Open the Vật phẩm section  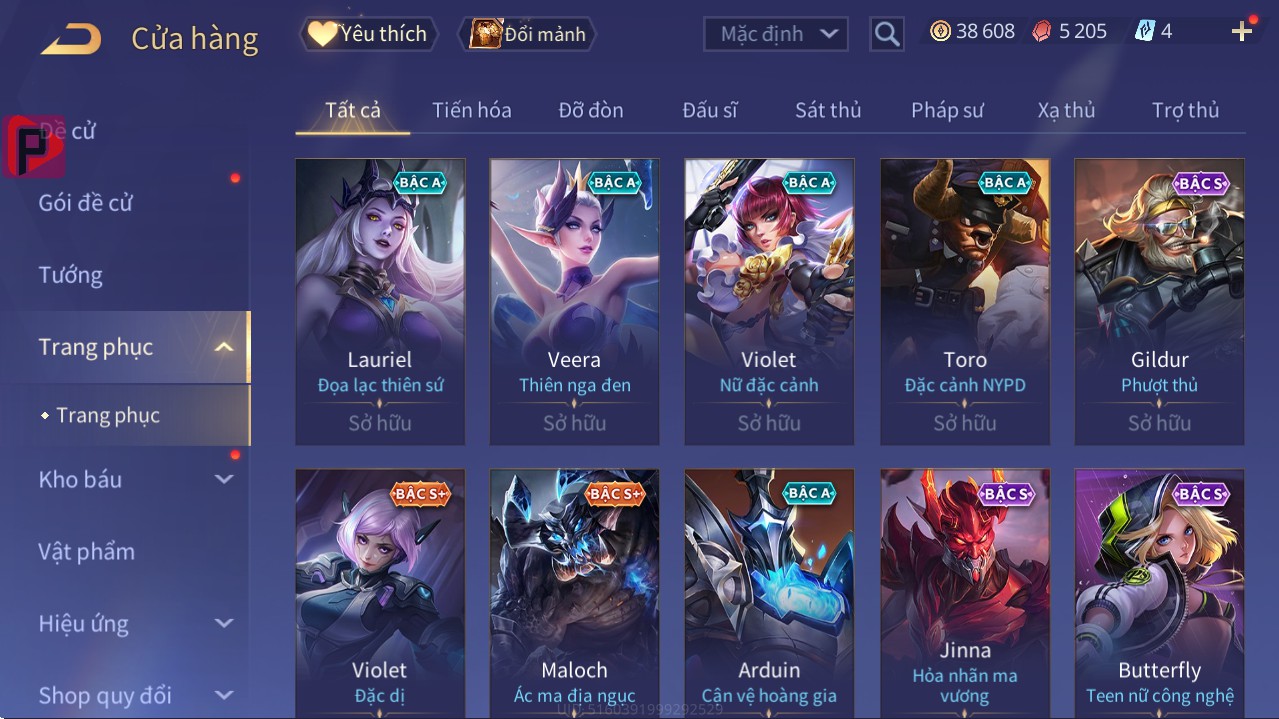click(x=87, y=552)
